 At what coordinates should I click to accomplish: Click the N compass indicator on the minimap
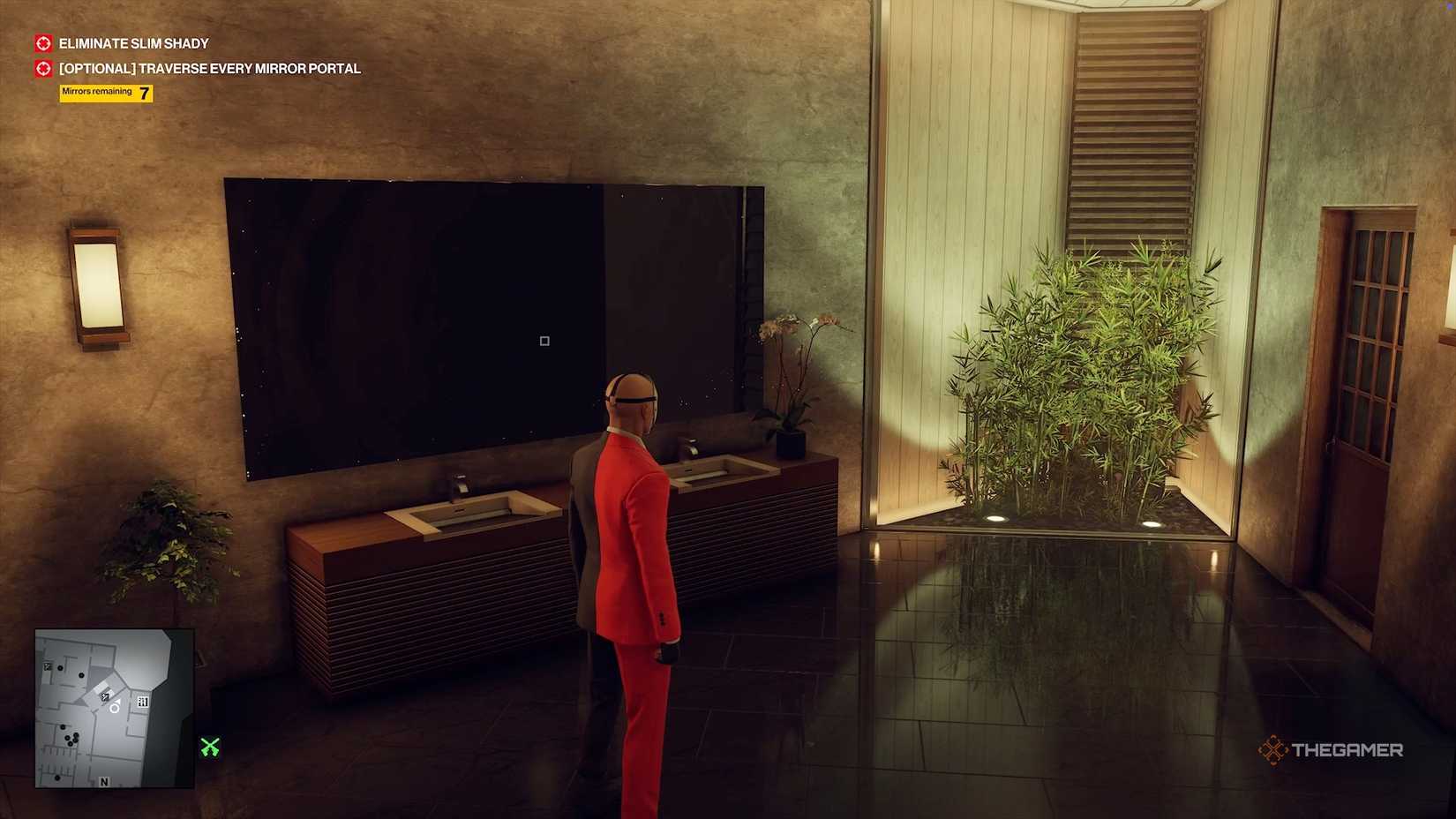(x=104, y=782)
